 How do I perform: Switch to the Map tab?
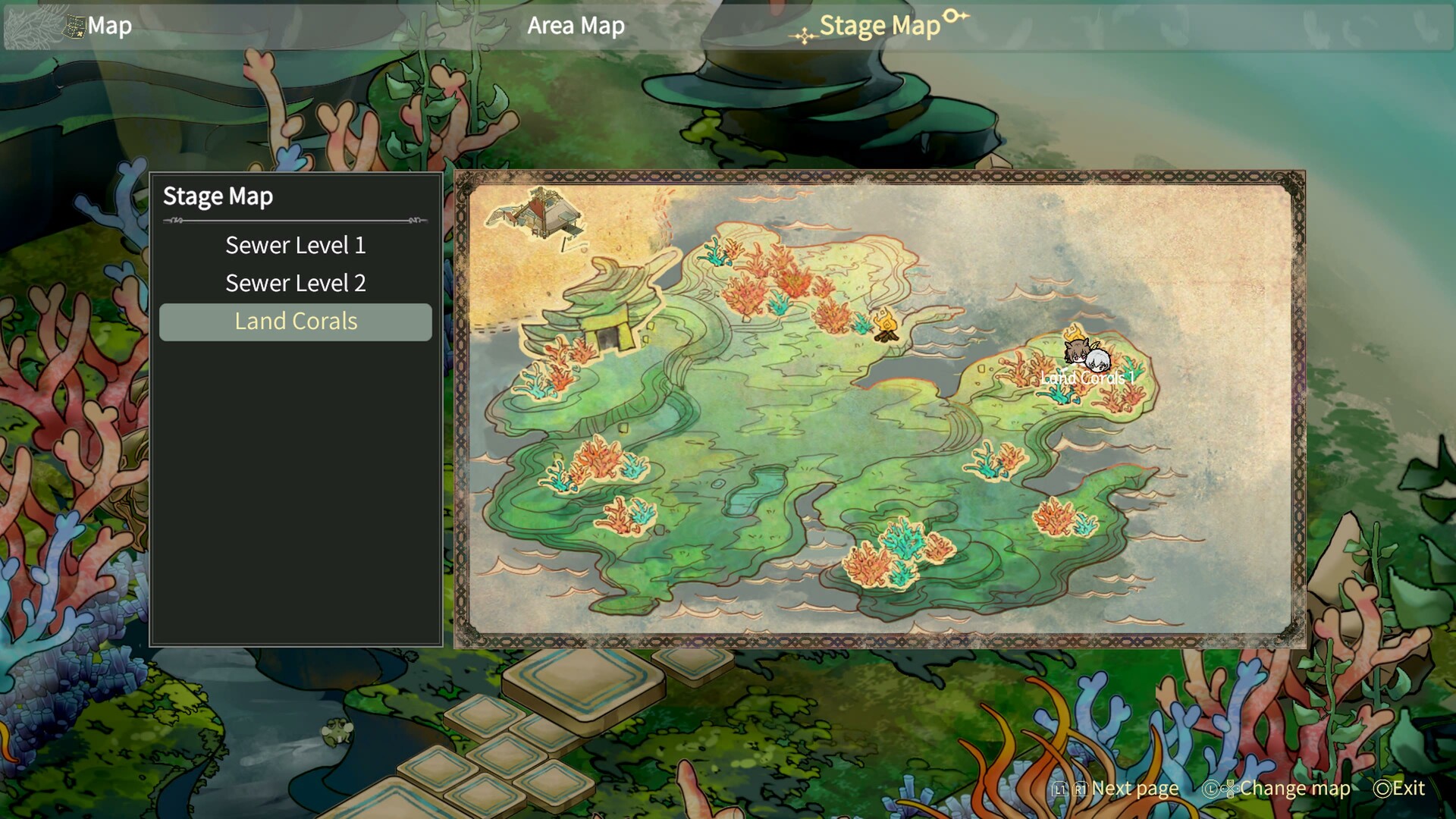tap(108, 25)
